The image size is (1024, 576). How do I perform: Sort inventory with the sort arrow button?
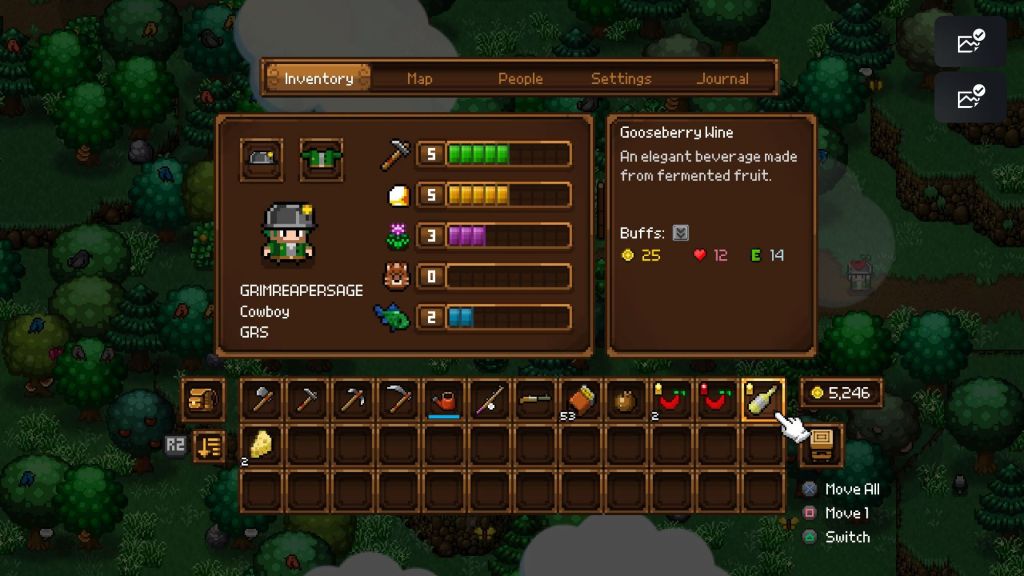tap(207, 445)
